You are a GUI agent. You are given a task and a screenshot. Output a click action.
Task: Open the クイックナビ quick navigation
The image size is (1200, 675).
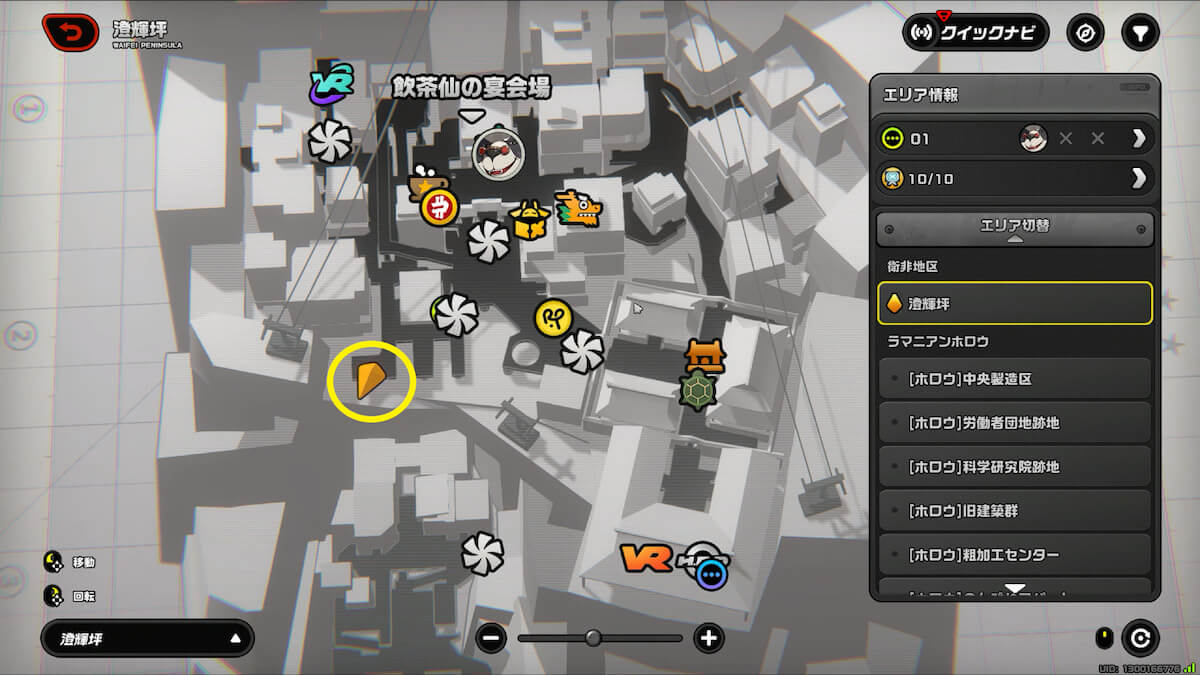[x=975, y=33]
